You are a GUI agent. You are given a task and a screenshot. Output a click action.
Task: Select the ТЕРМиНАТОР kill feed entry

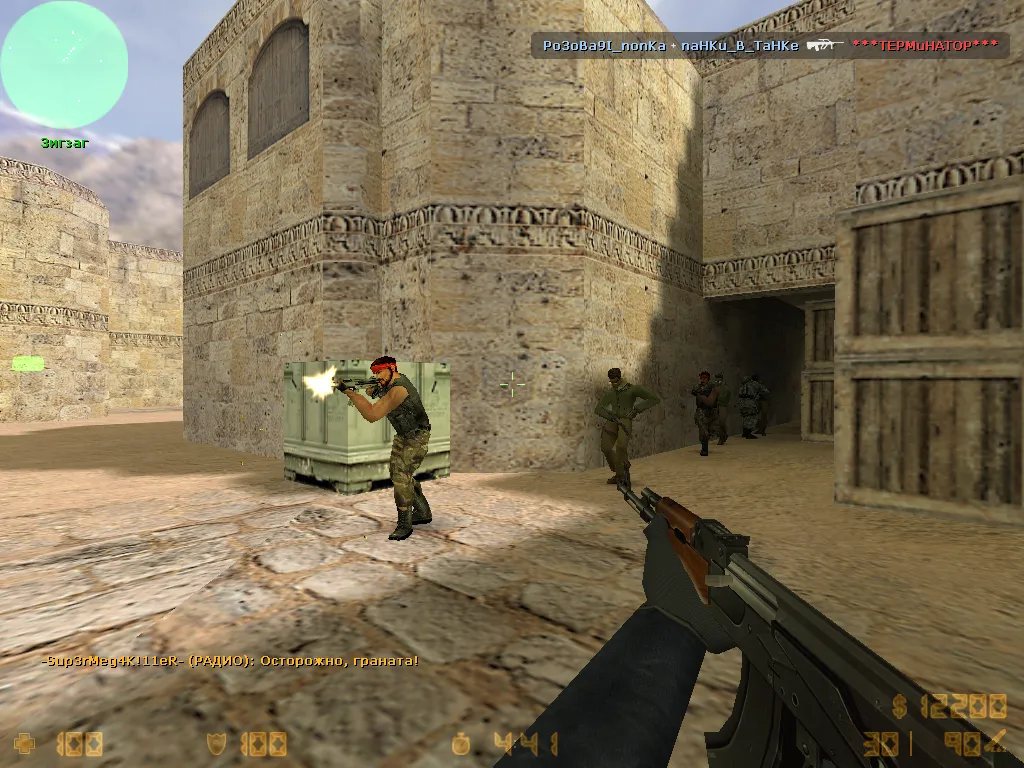click(925, 45)
